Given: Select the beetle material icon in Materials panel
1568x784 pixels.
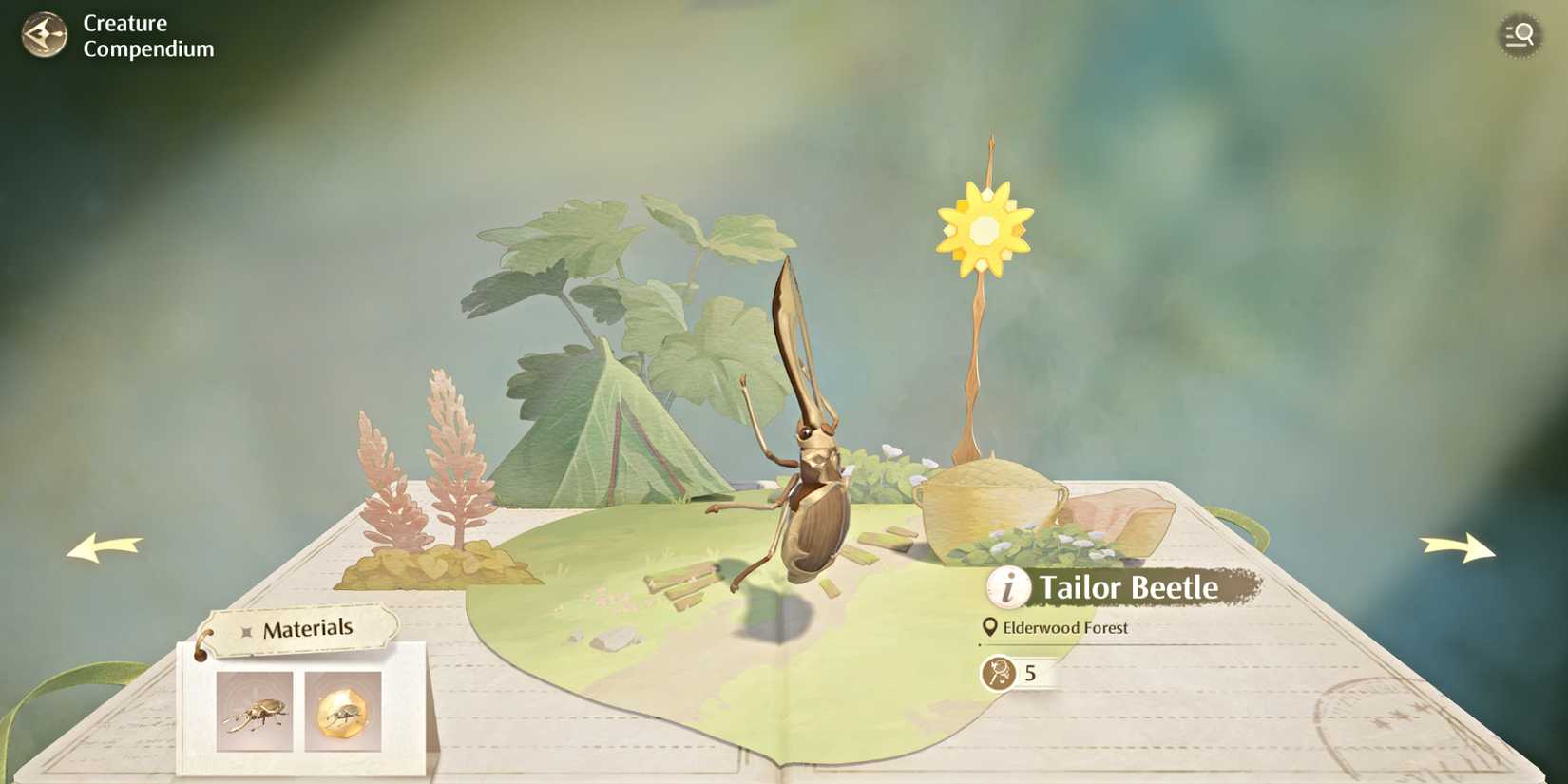Looking at the screenshot, I should (x=253, y=714).
